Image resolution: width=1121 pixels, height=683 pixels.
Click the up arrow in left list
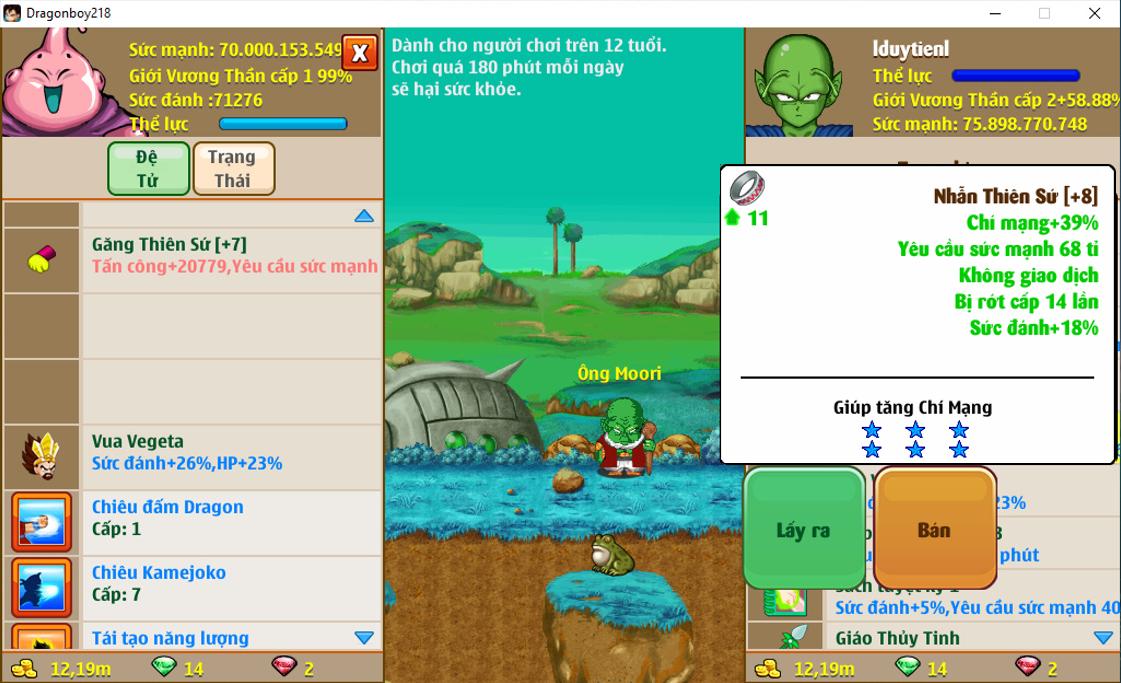click(x=364, y=215)
